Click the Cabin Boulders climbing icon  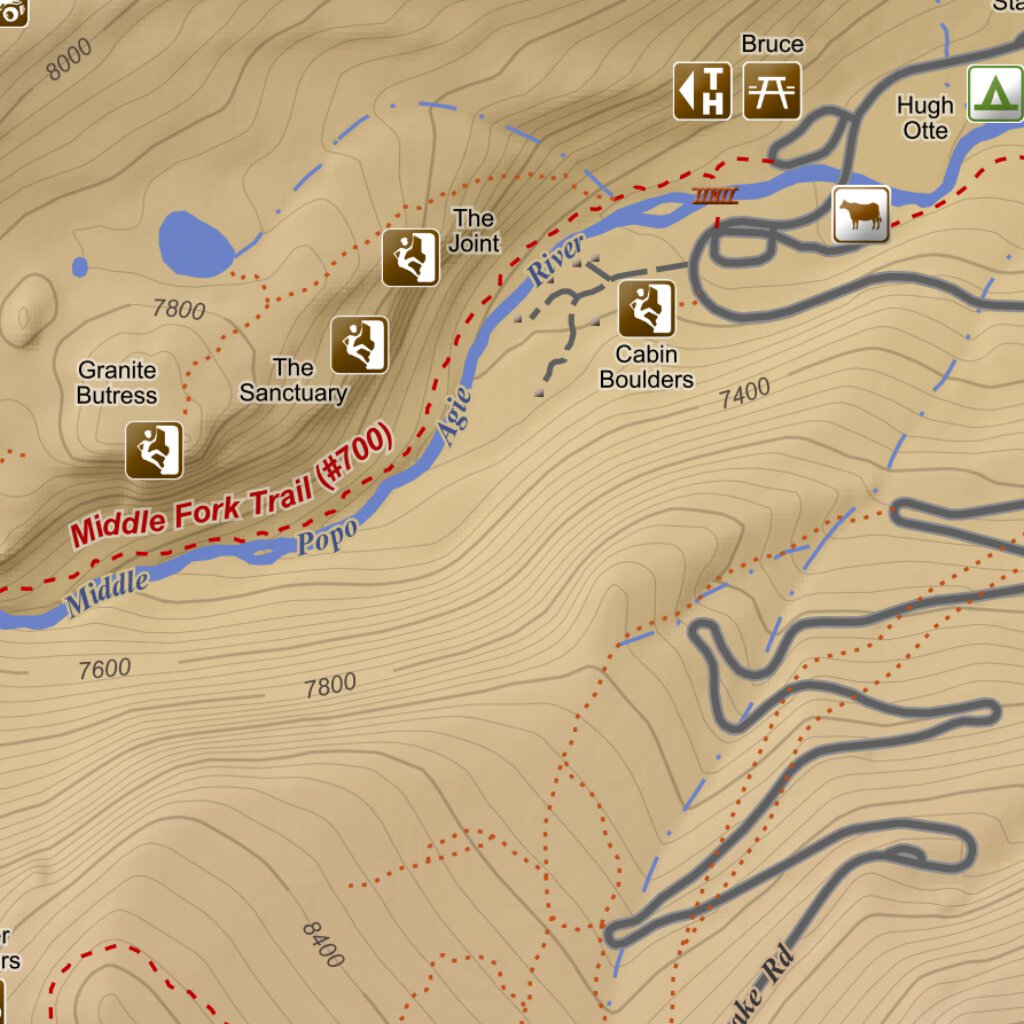646,308
